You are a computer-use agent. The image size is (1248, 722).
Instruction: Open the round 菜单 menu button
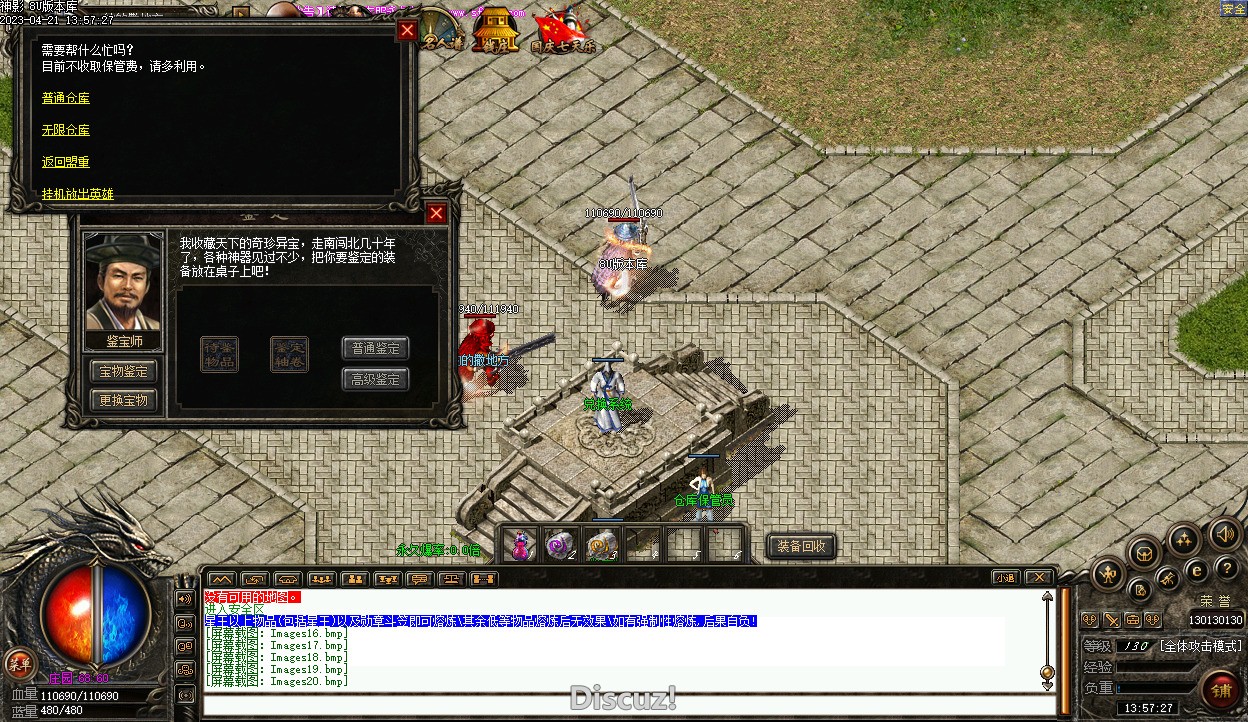[x=19, y=662]
